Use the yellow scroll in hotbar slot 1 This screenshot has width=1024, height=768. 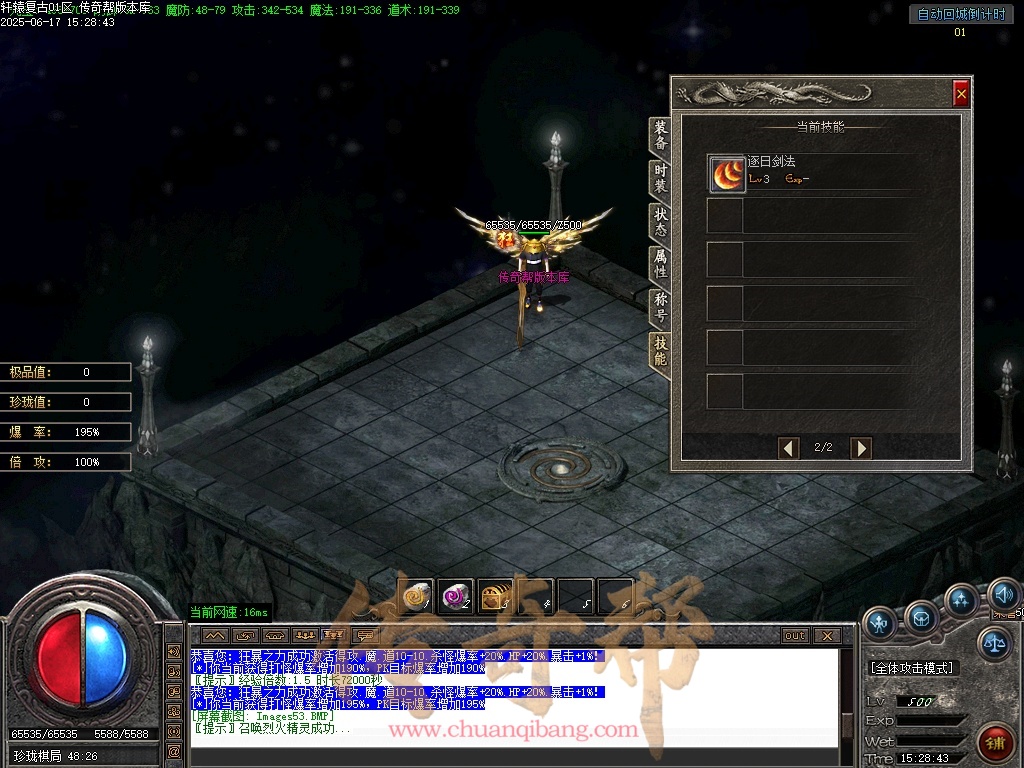pos(415,597)
